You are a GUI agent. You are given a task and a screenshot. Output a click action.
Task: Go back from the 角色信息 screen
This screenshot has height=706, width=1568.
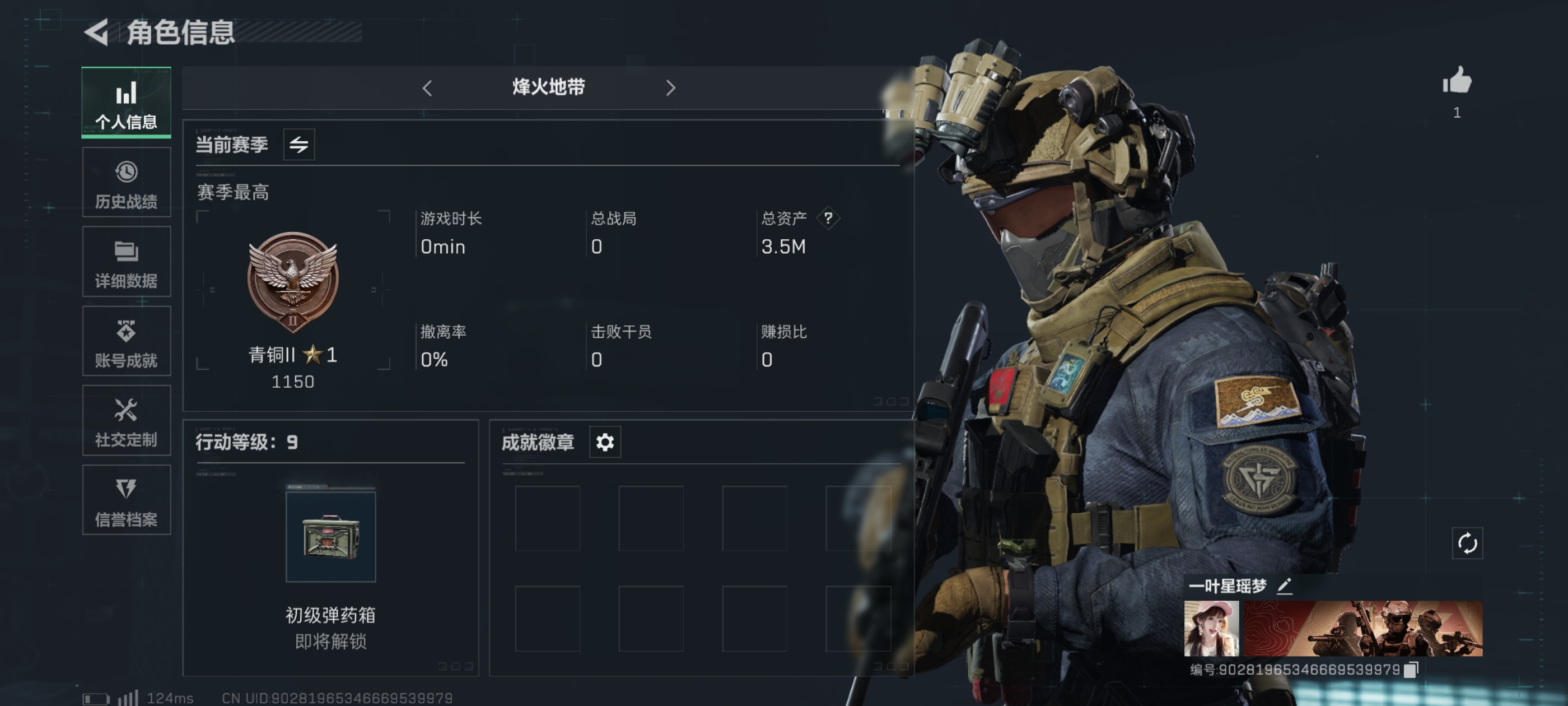pos(97,32)
